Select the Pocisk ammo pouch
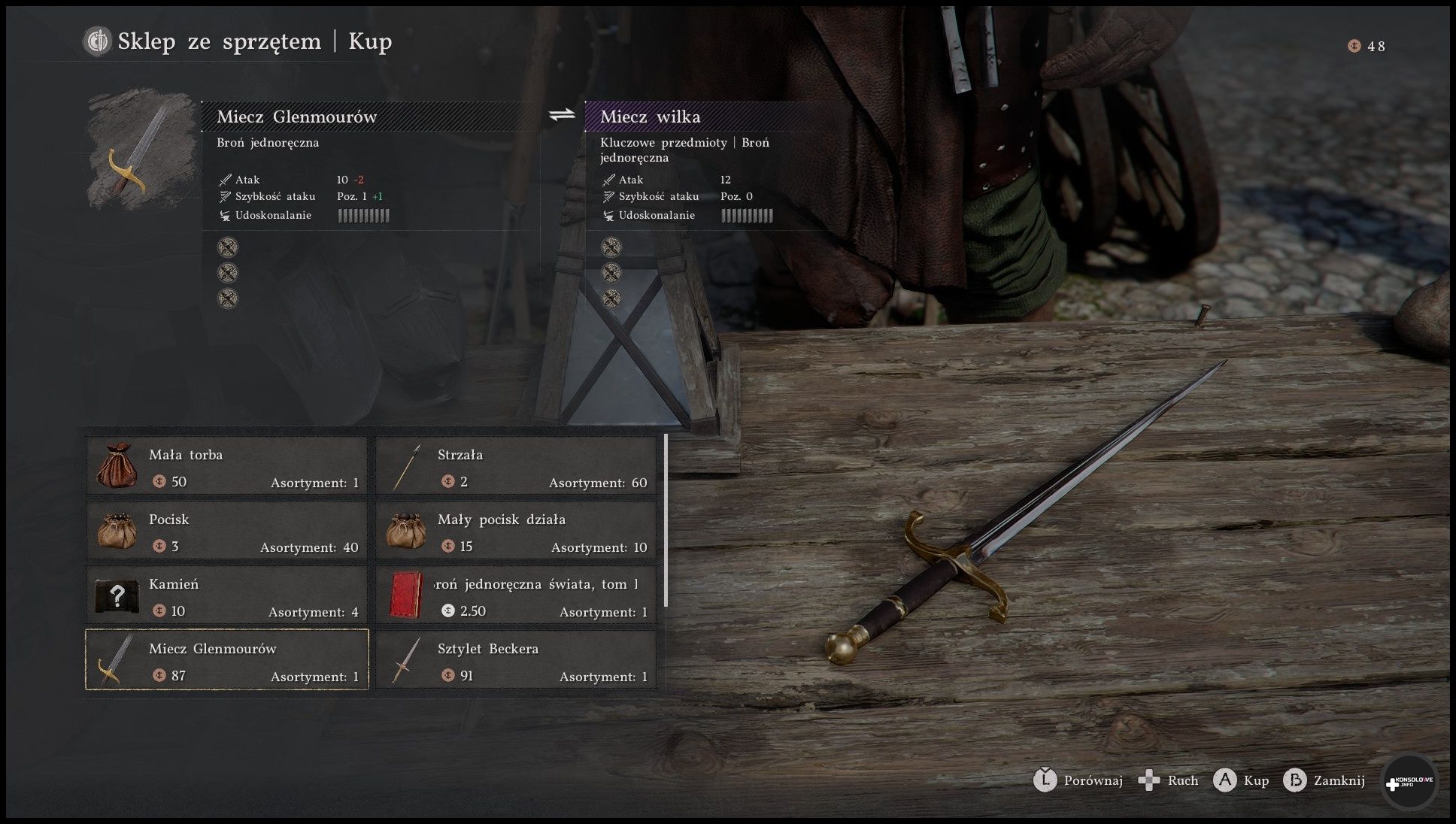Image resolution: width=1456 pixels, height=824 pixels. pyautogui.click(x=226, y=531)
